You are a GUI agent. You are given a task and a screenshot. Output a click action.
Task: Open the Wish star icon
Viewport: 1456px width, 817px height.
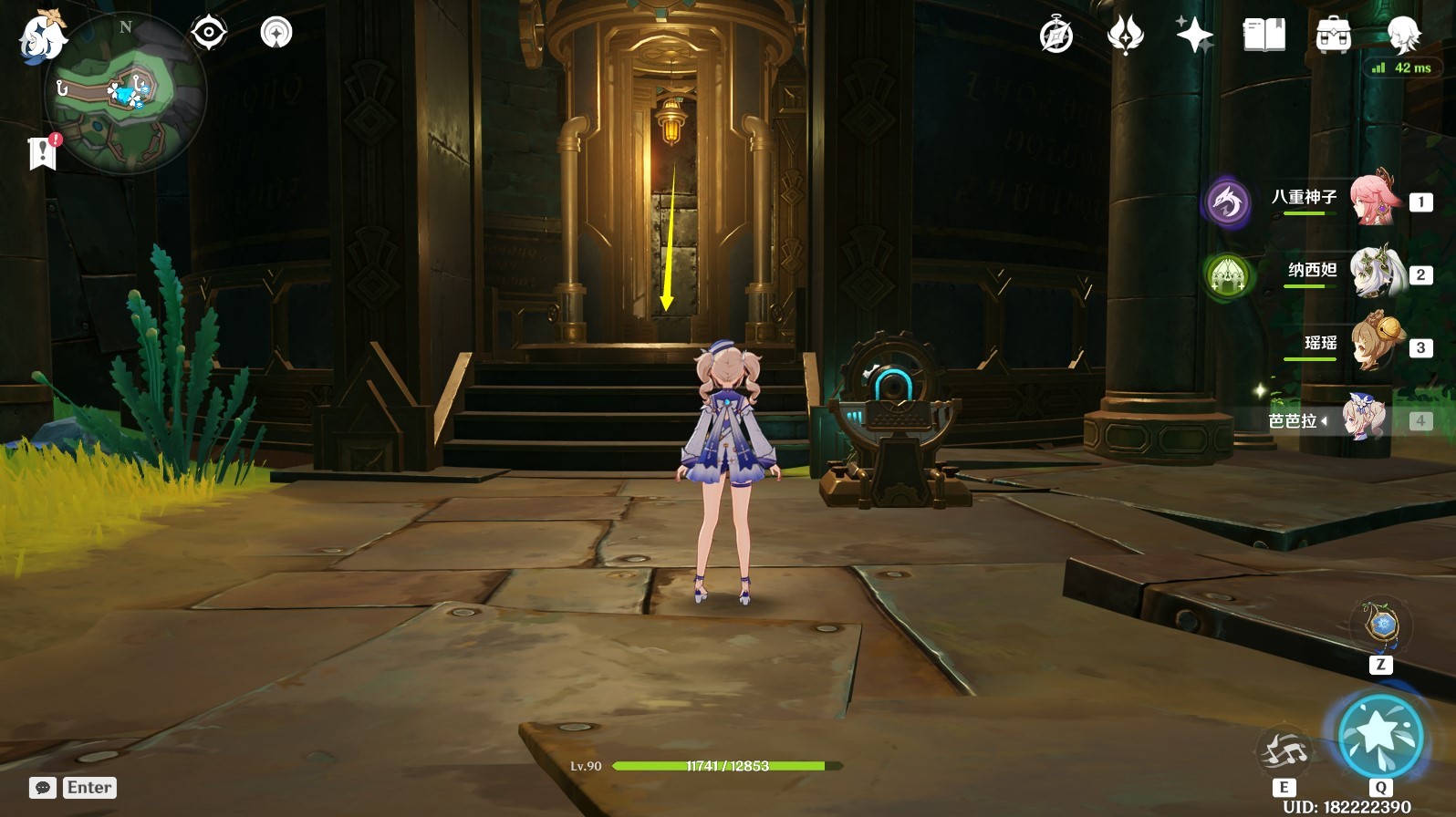[x=1194, y=36]
